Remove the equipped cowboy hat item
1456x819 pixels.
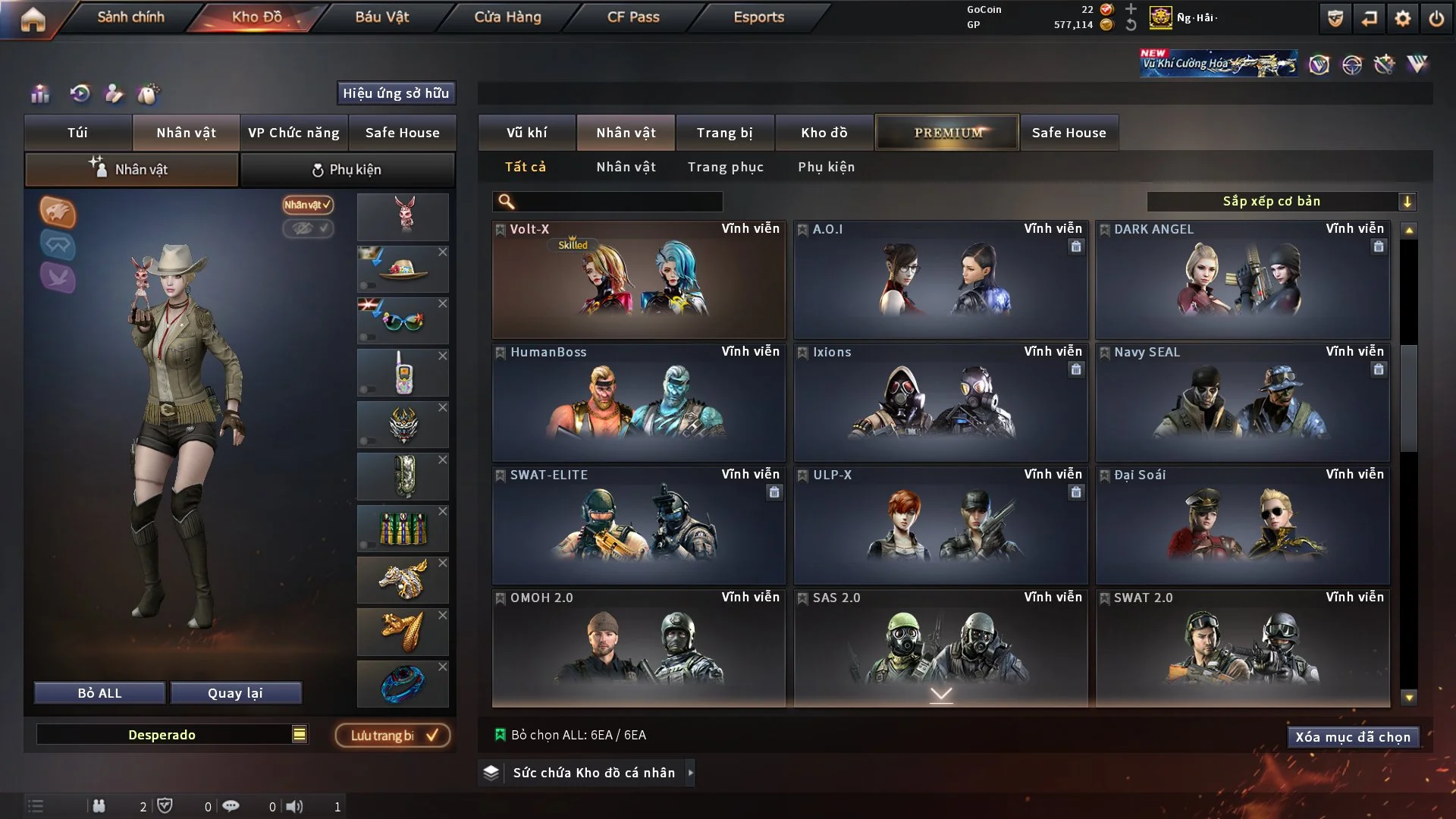(443, 252)
